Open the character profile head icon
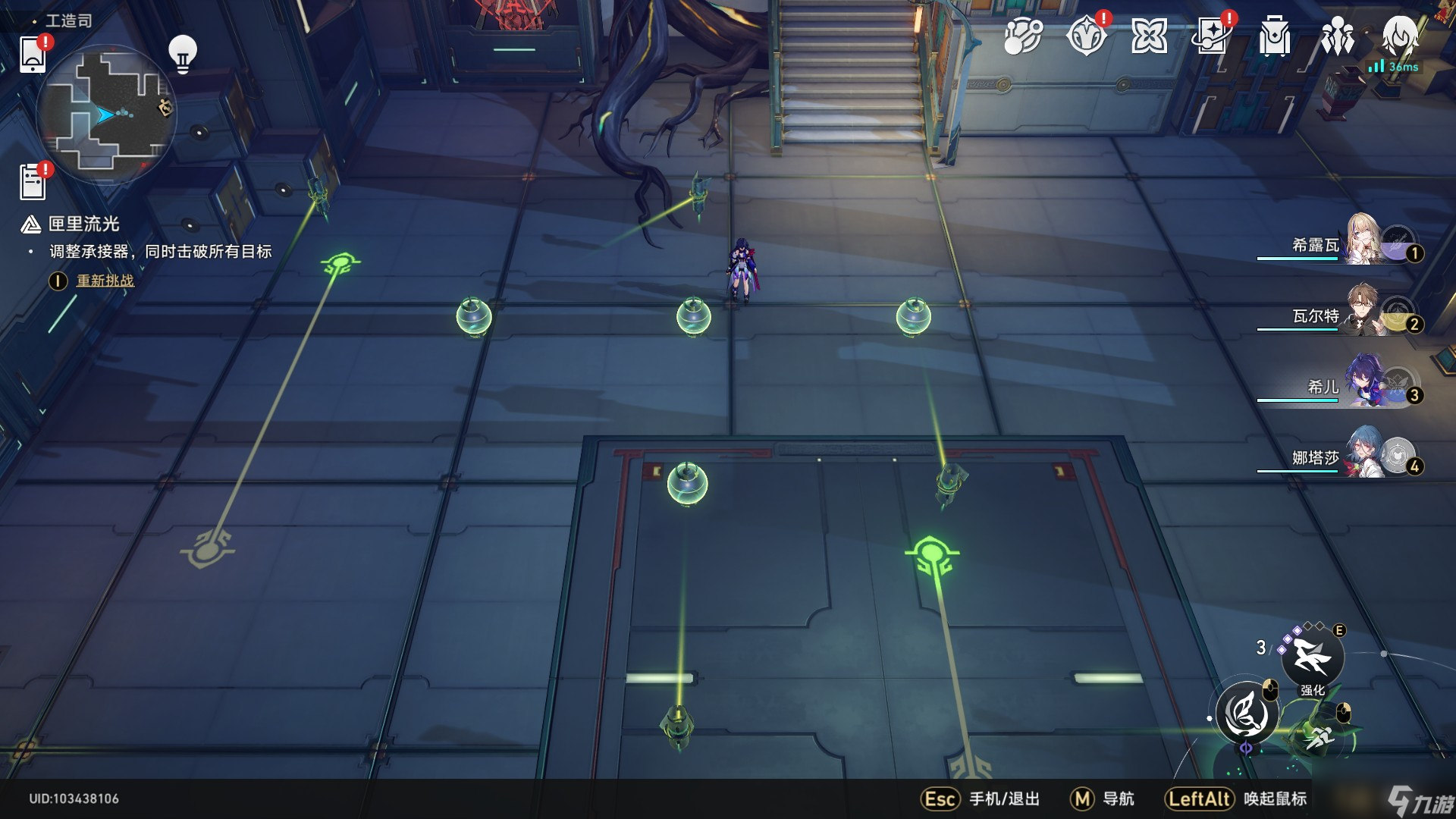 (1399, 36)
